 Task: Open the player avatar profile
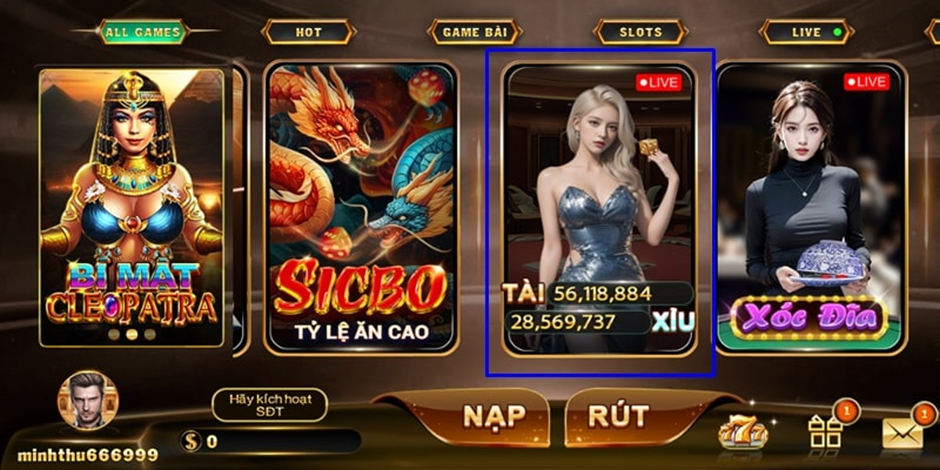point(88,400)
